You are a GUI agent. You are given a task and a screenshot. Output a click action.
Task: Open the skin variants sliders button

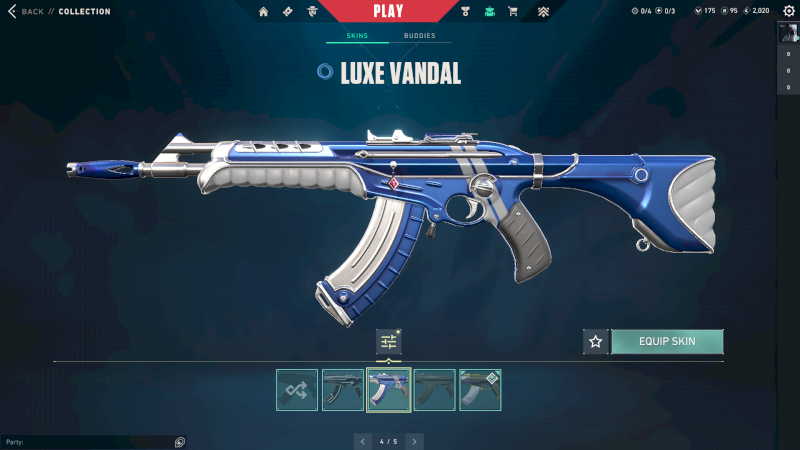[388, 342]
